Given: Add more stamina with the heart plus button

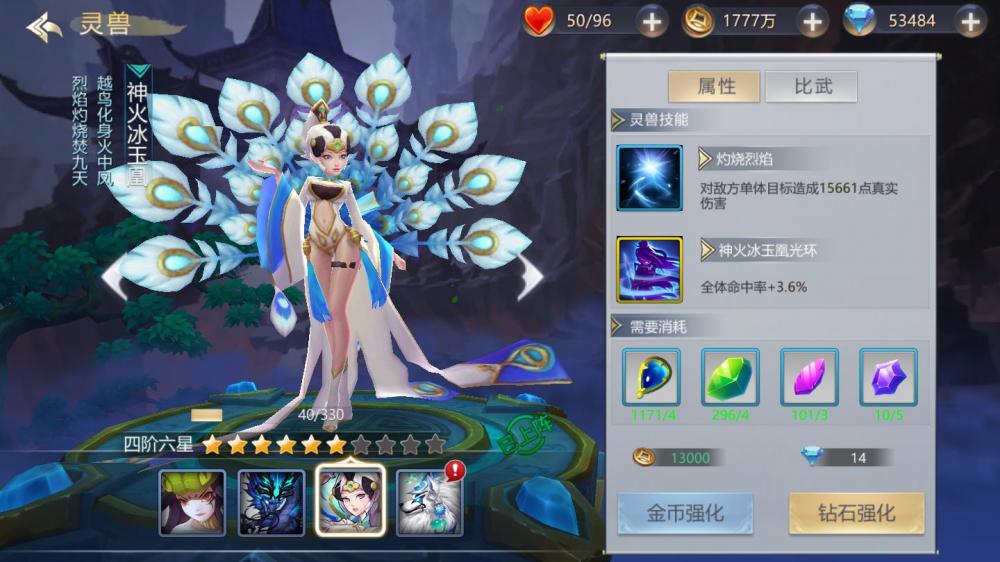Looking at the screenshot, I should tap(651, 21).
